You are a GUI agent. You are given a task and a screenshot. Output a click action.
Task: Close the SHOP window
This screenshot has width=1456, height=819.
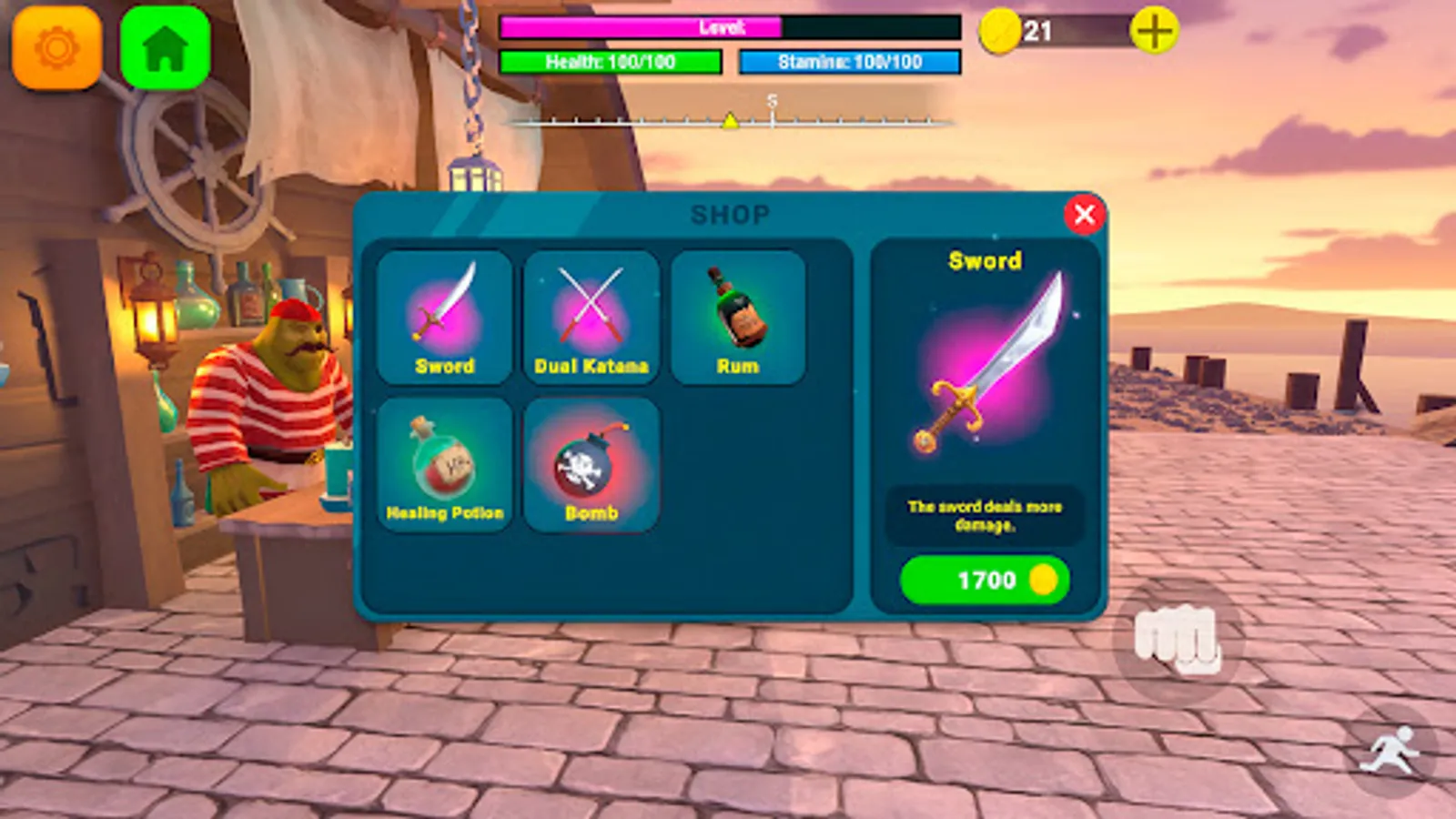point(1084,215)
